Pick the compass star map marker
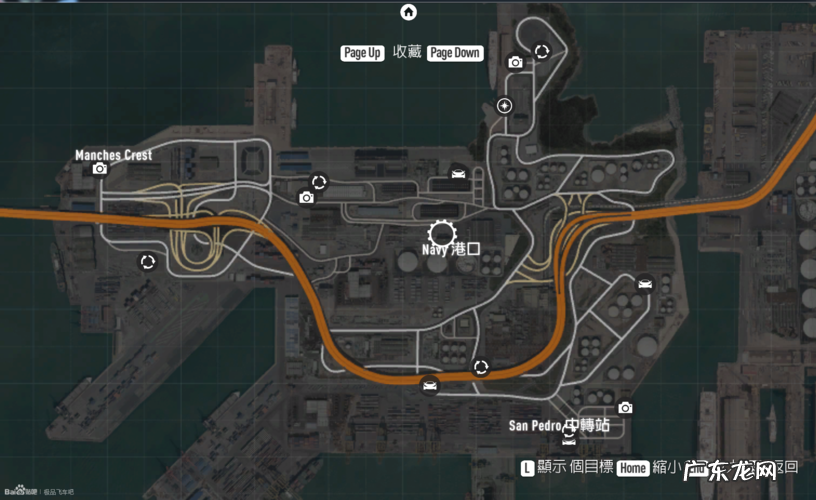 pyautogui.click(x=505, y=105)
